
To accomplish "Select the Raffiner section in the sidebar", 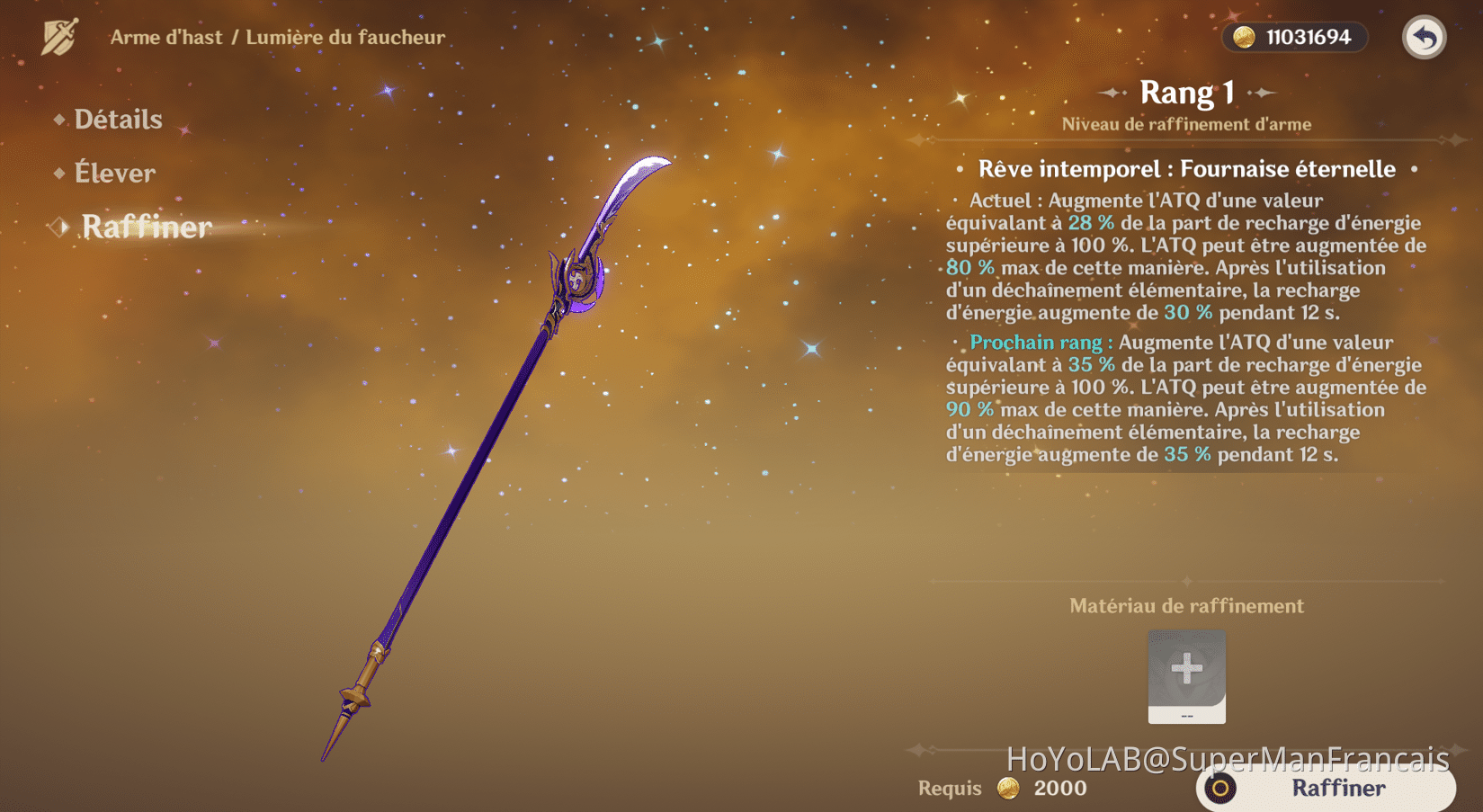I will point(147,228).
